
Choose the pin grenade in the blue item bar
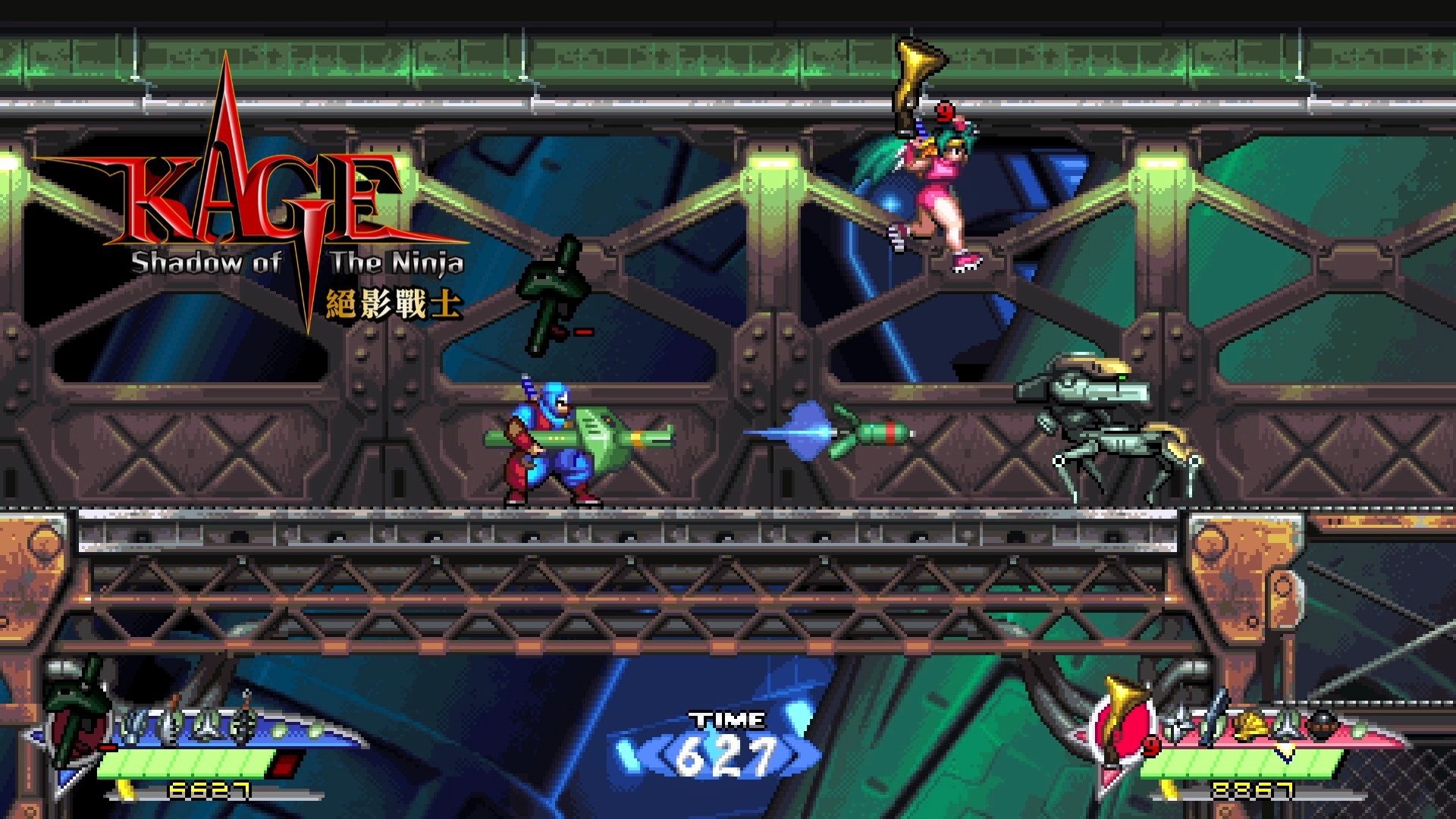pyautogui.click(x=244, y=726)
